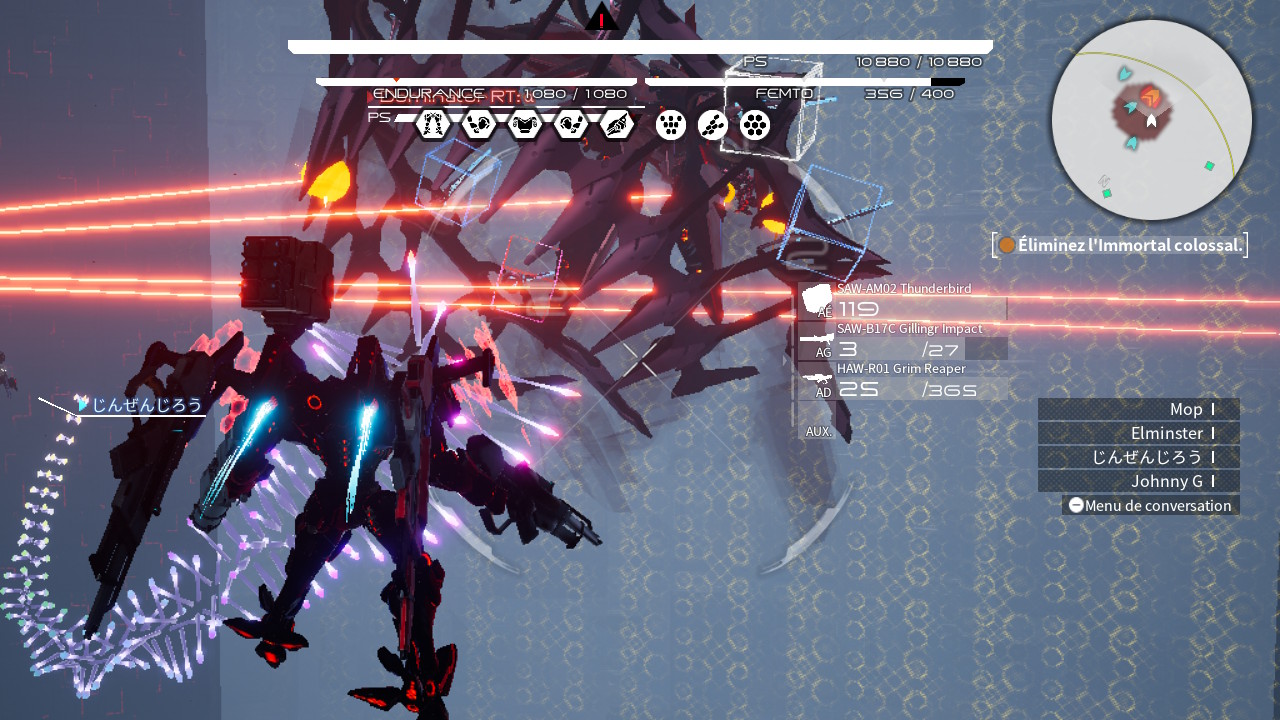This screenshot has height=720, width=1280.
Task: Select Mop in the player list
Action: [1138, 409]
